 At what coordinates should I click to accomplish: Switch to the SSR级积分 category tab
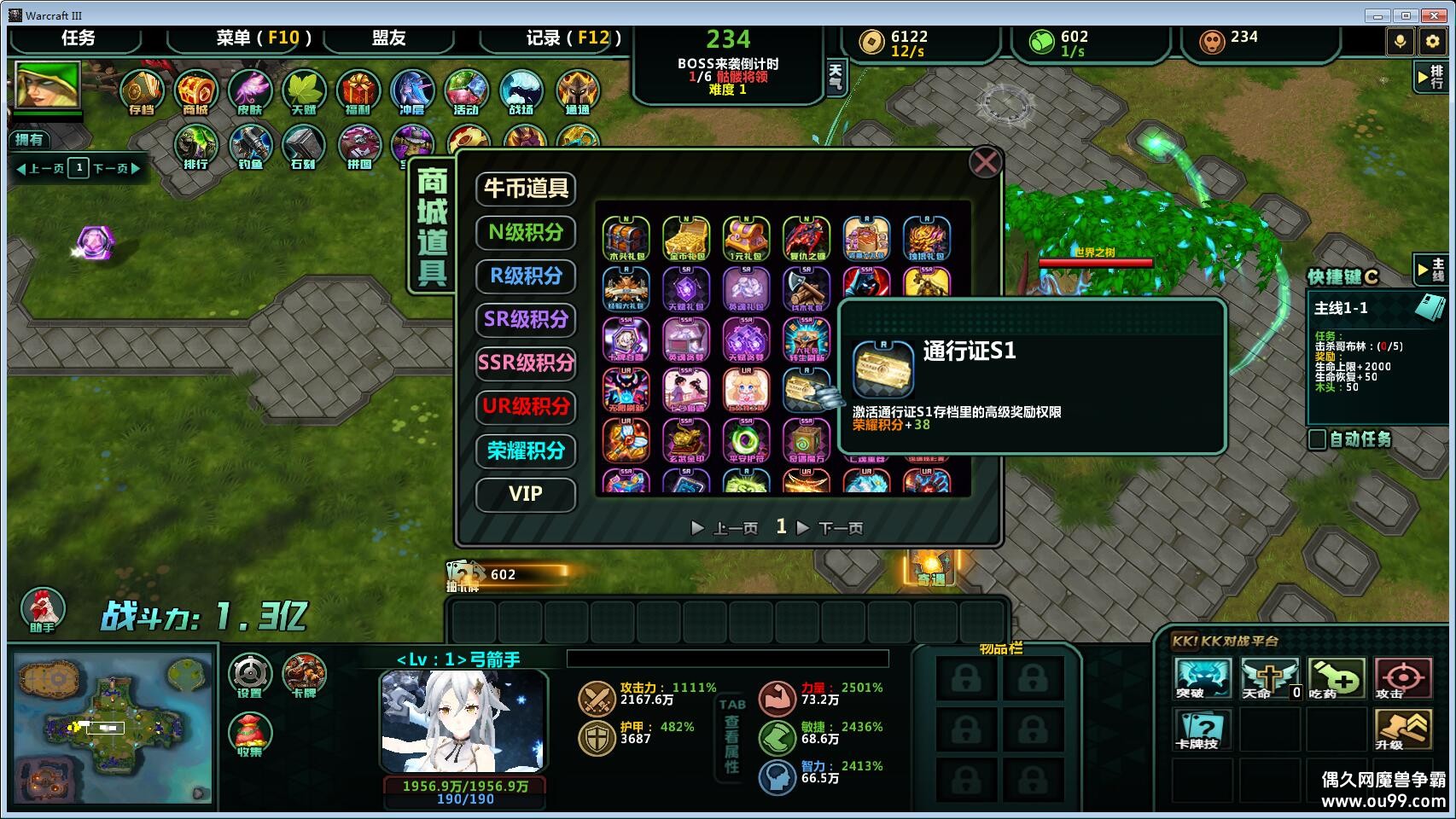click(526, 363)
